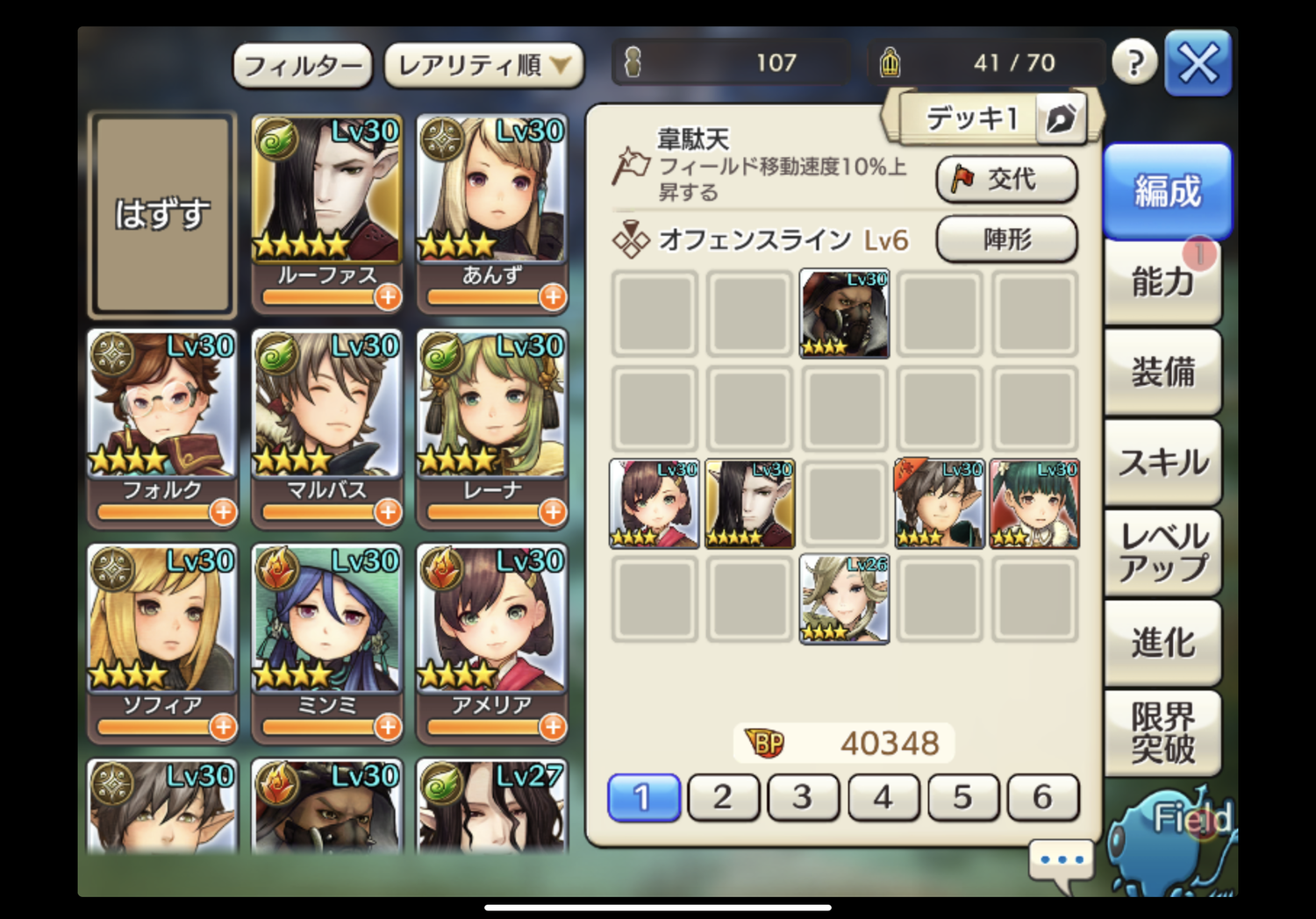This screenshot has width=1316, height=919.
Task: Select the マルバス character card
Action: point(326,417)
